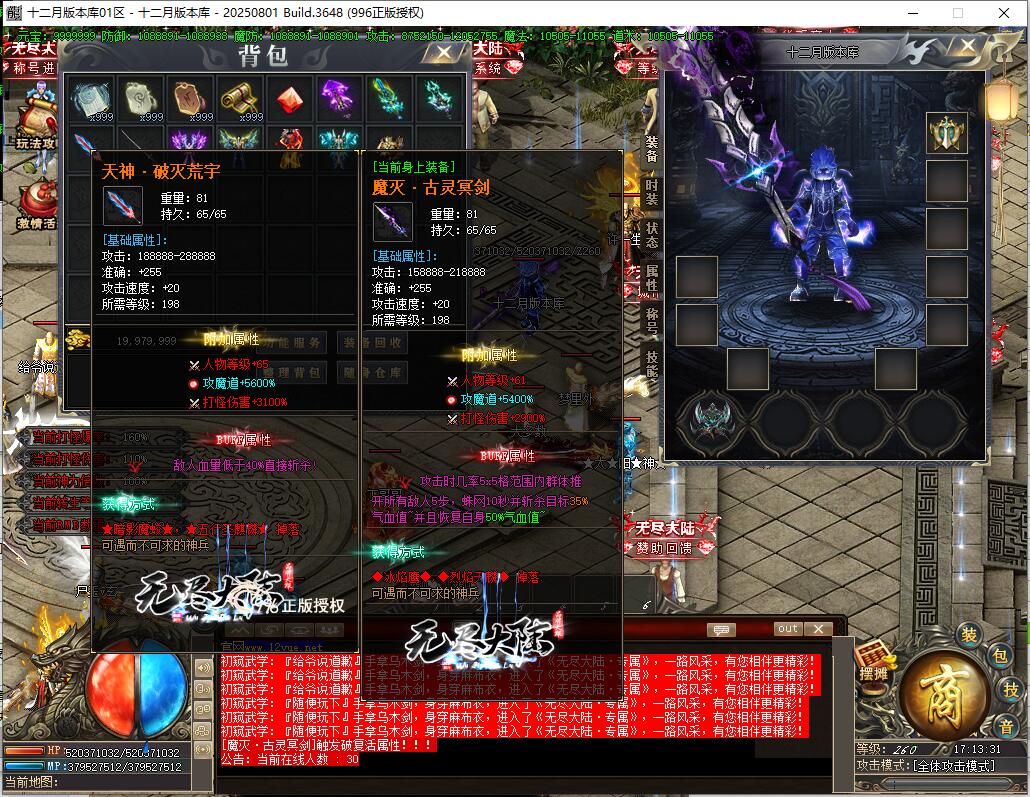The width and height of the screenshot is (1030, 797).
Task: Click the equipped golden winged medal slot
Action: [946, 132]
